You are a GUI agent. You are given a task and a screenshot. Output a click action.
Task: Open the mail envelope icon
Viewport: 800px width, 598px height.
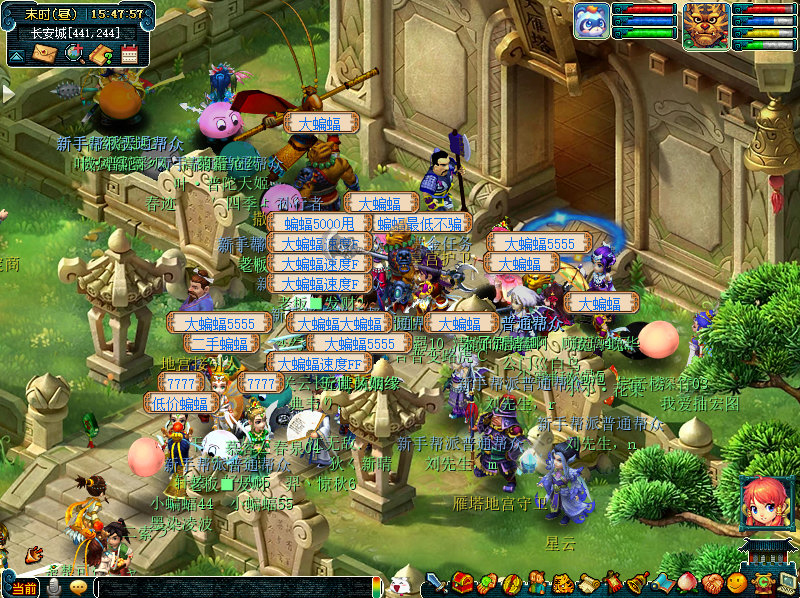pyautogui.click(x=44, y=54)
